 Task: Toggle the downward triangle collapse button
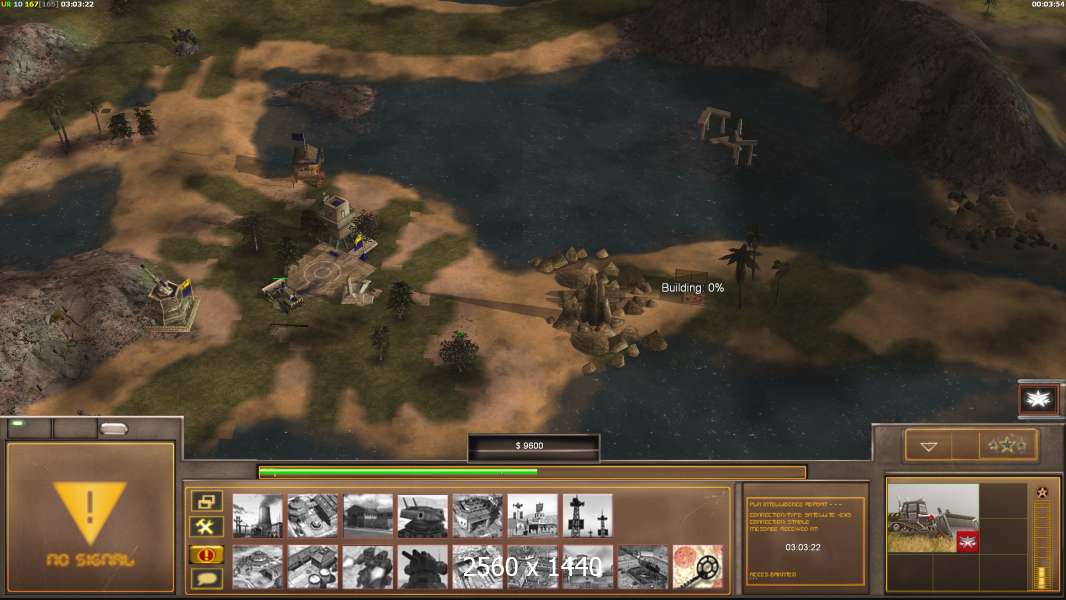click(x=929, y=446)
